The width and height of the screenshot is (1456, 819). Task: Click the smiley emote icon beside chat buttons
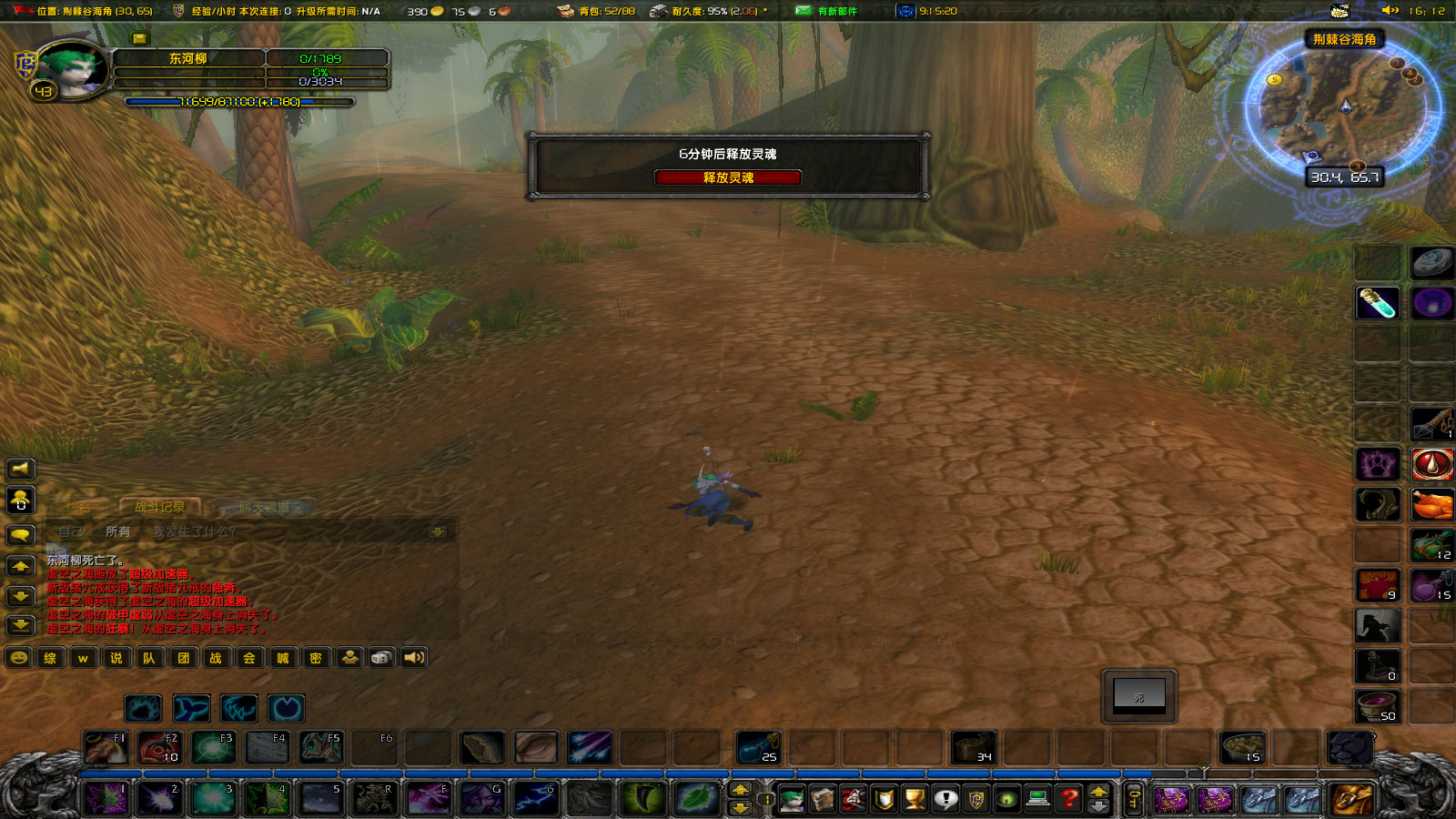(x=18, y=657)
